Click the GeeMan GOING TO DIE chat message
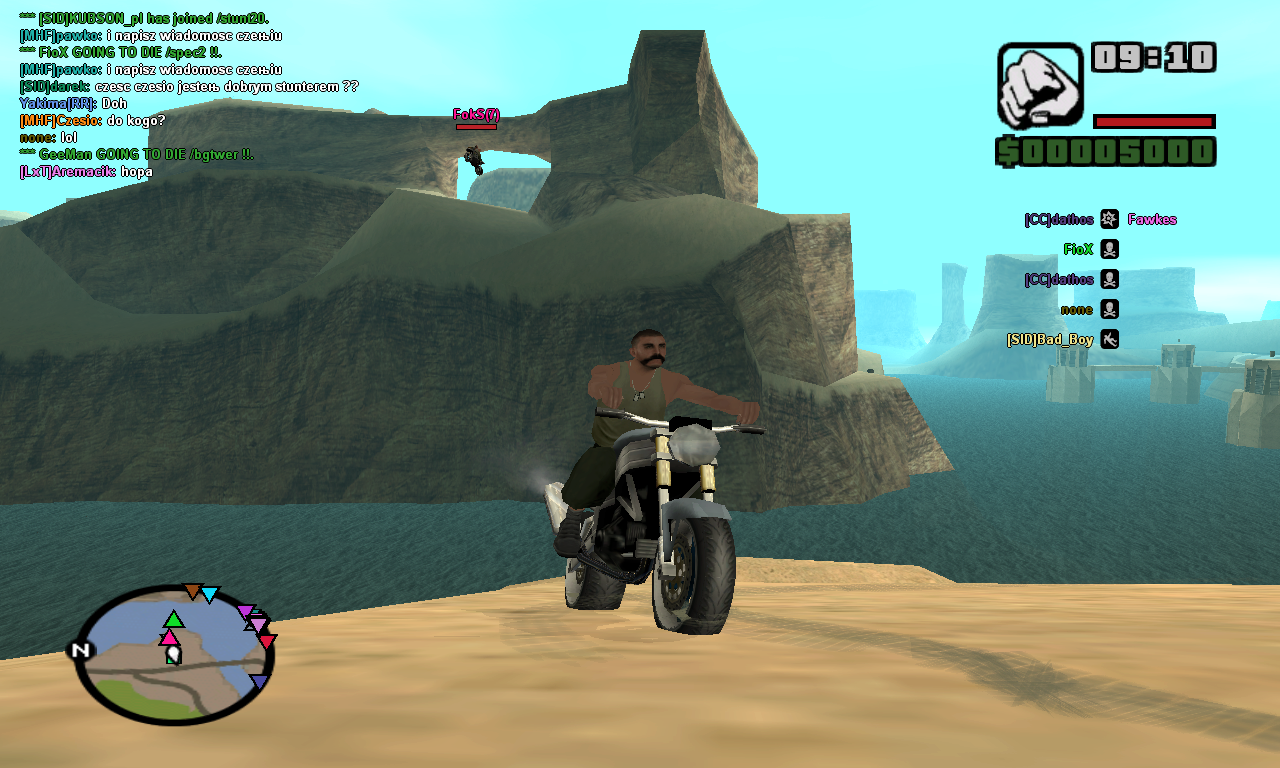The width and height of the screenshot is (1280, 768). [x=136, y=154]
